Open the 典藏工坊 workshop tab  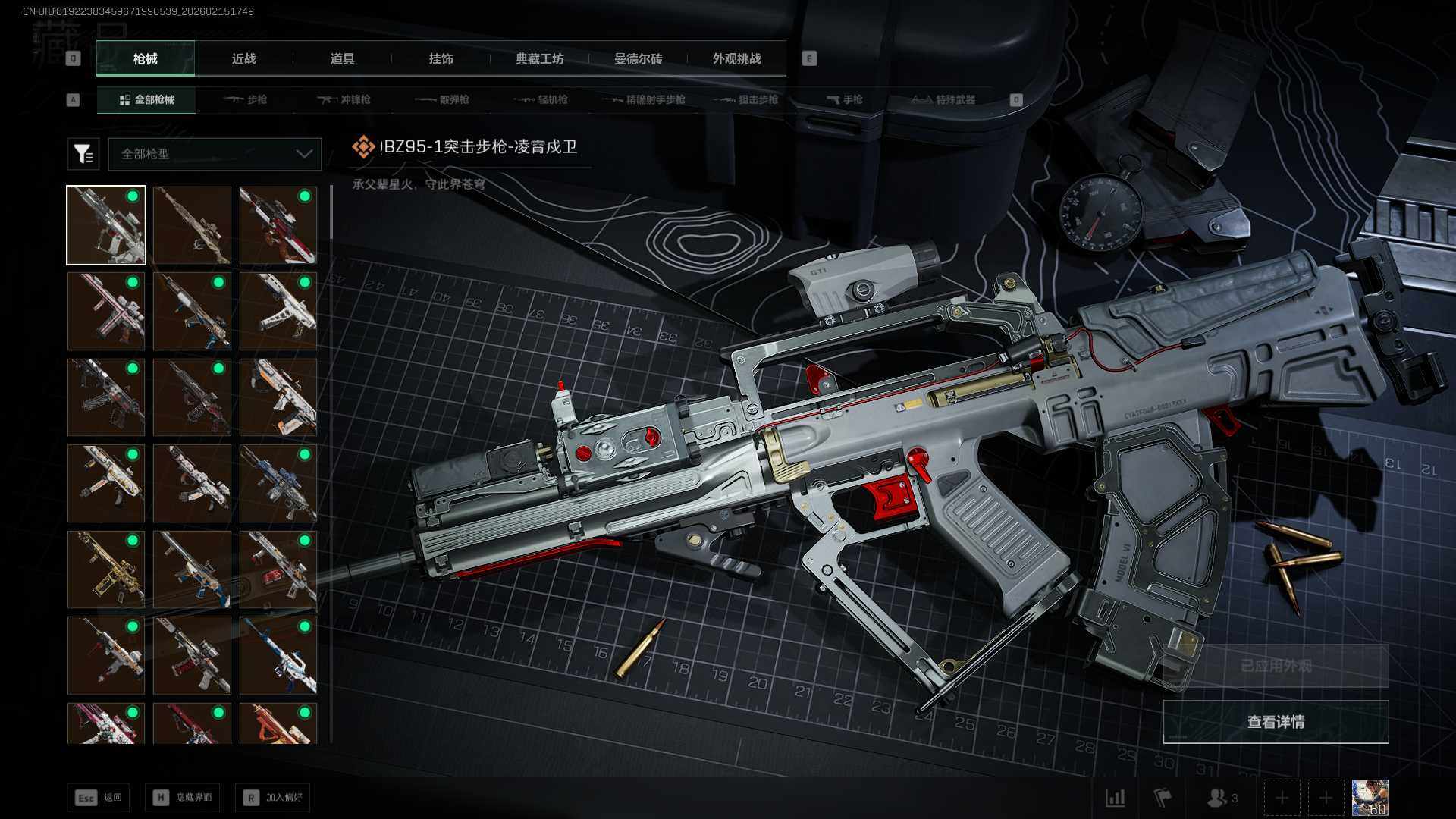pos(539,58)
